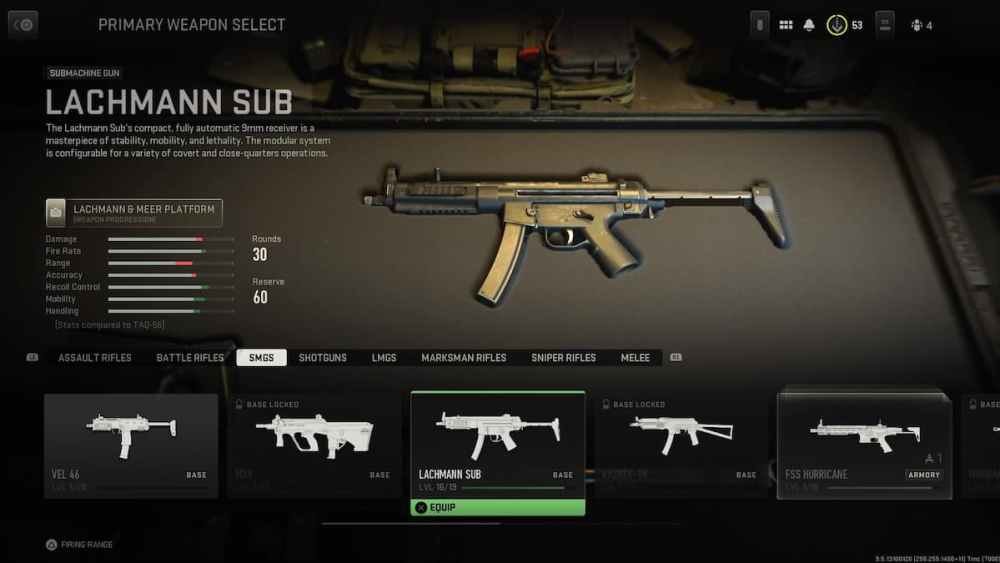
Task: Switch to the LMGs tab
Action: click(x=384, y=358)
